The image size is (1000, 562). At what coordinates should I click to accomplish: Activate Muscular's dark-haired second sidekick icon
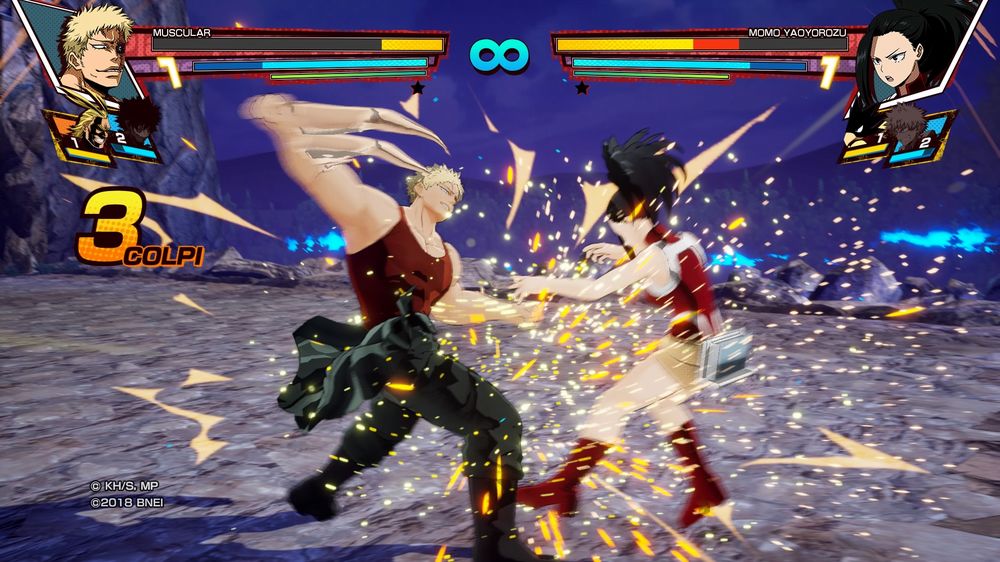point(138,128)
